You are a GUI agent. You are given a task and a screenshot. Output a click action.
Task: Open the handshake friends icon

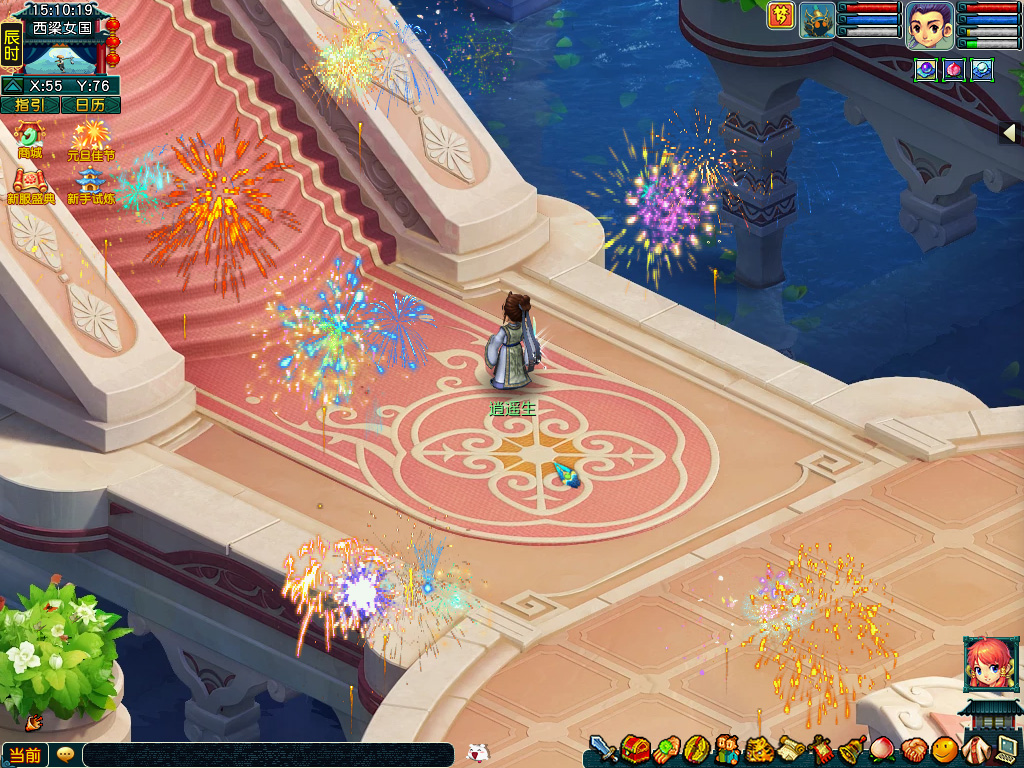914,749
